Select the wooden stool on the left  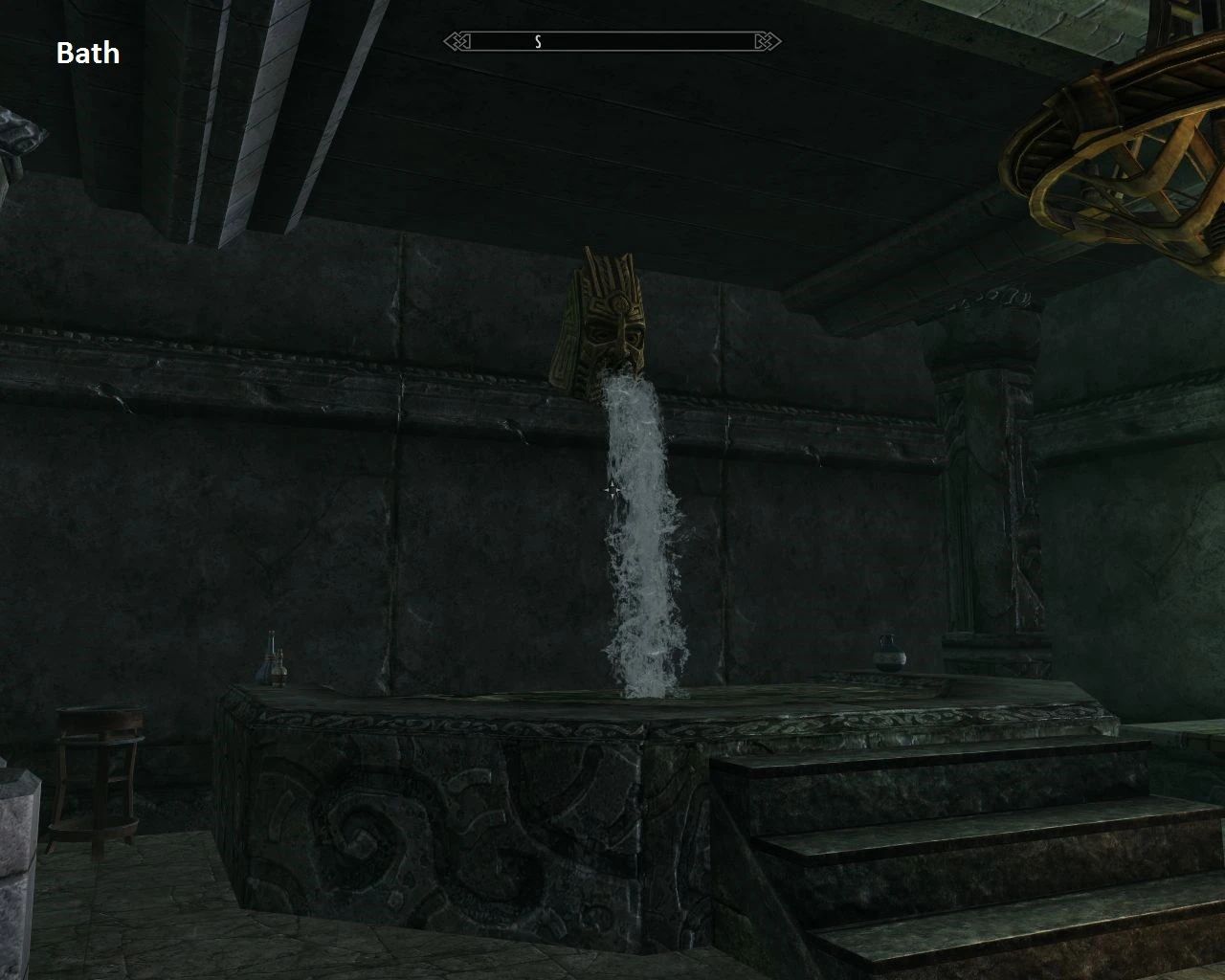[96, 775]
